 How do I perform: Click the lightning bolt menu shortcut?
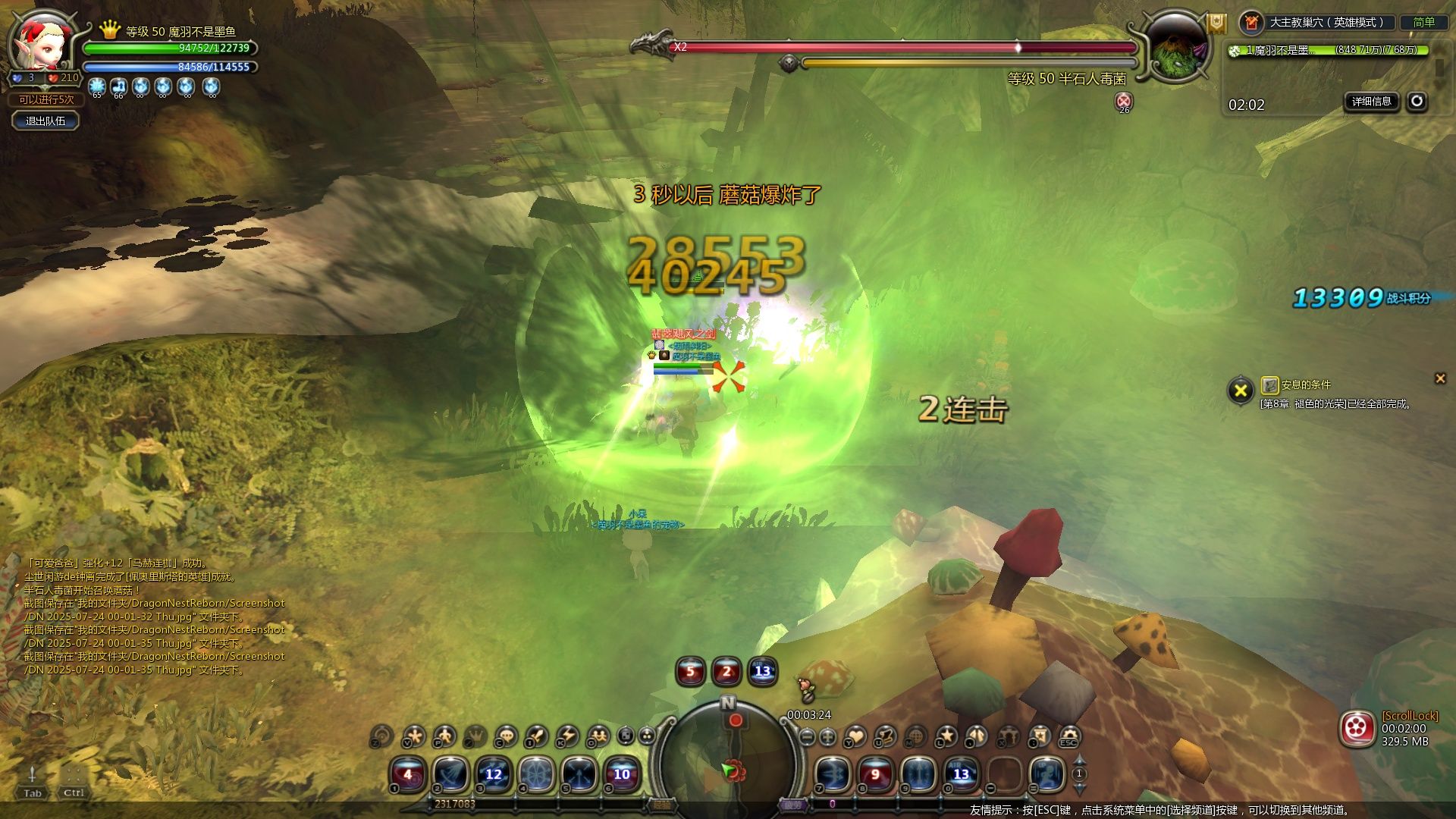(566, 736)
